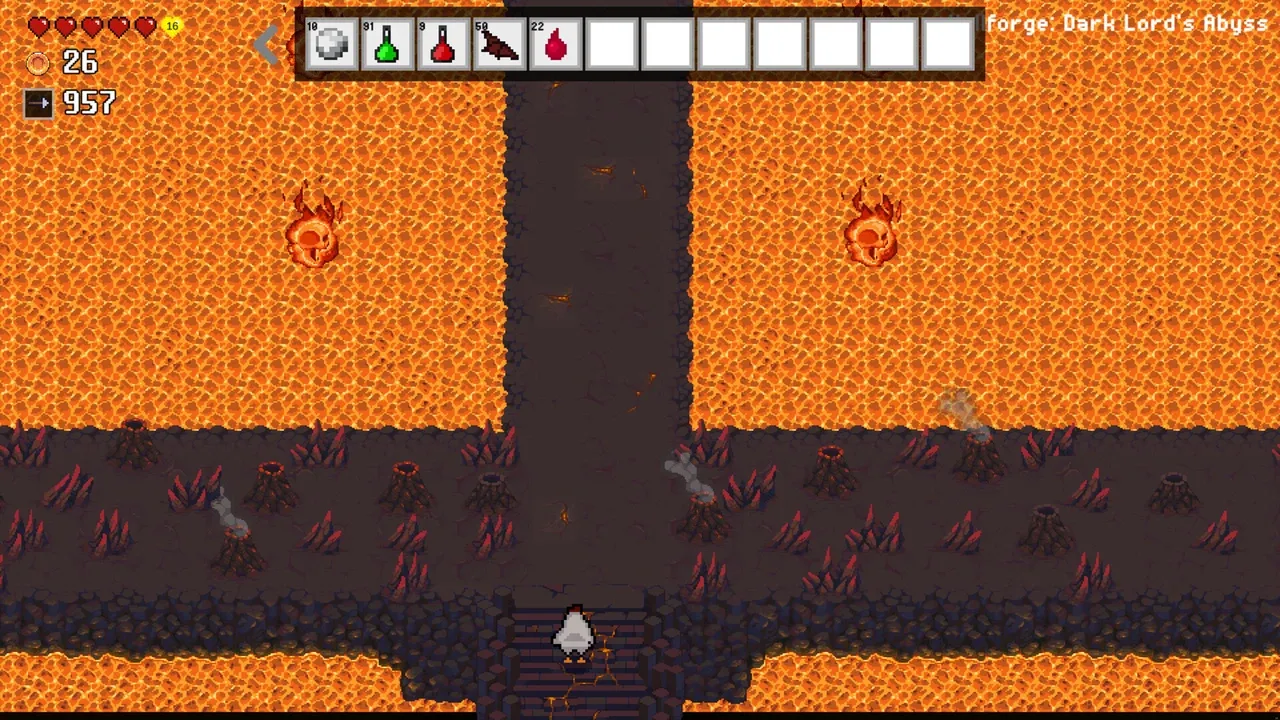Select the green potion slot
Viewport: 1280px width, 720px height.
pyautogui.click(x=387, y=44)
